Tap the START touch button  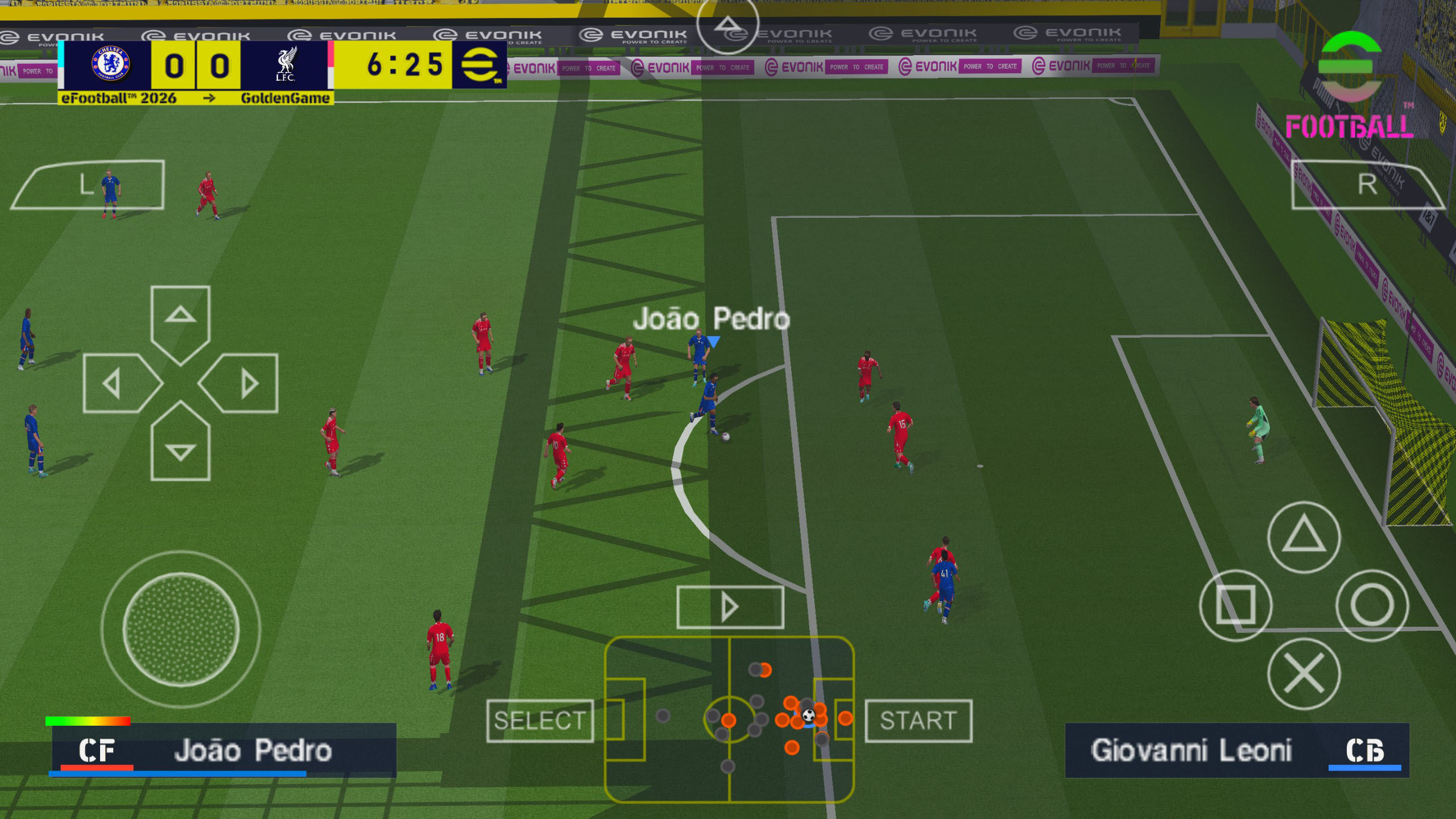918,721
